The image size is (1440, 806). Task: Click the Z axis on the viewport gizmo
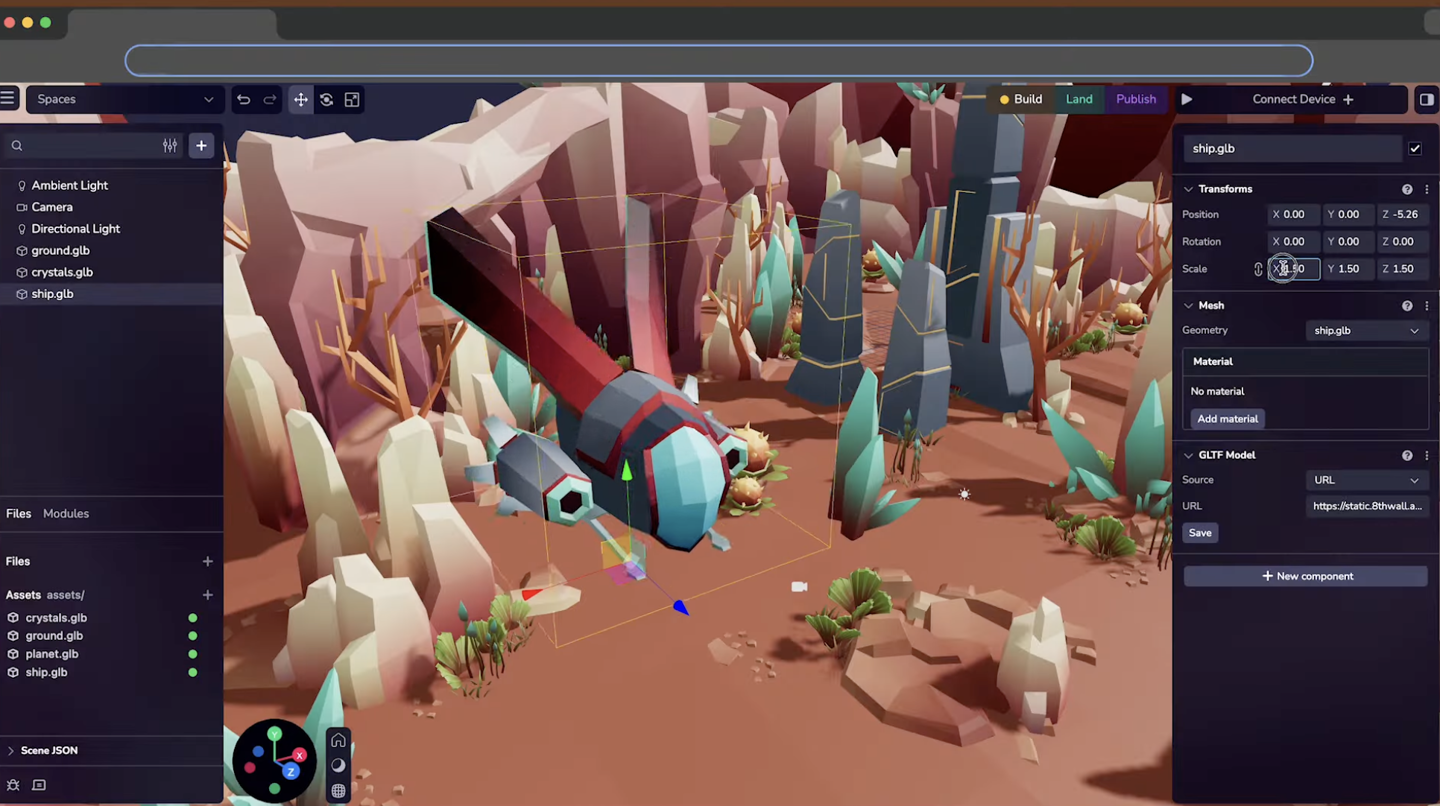pos(291,771)
